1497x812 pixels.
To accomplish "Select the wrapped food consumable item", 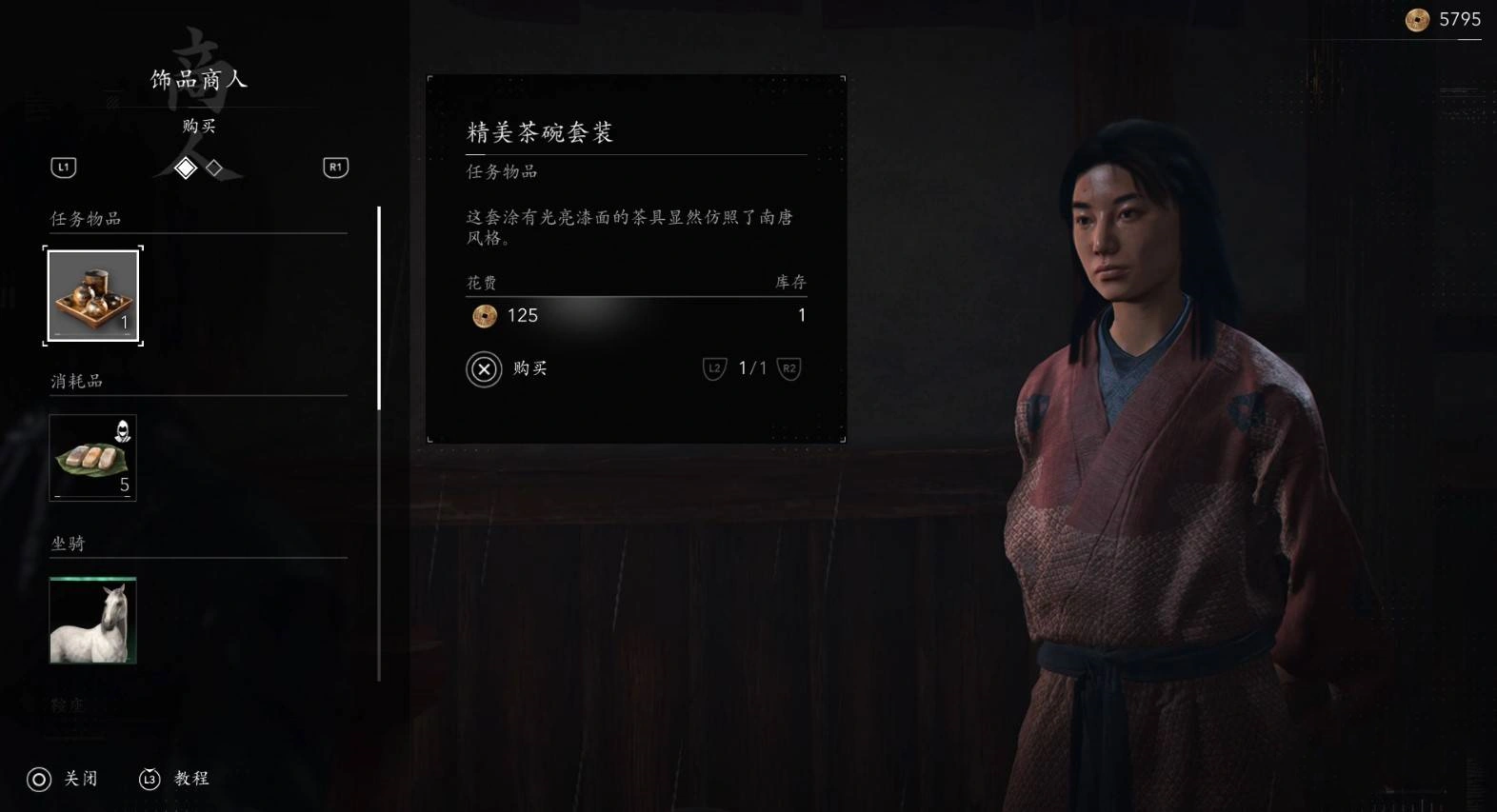I will click(x=92, y=457).
